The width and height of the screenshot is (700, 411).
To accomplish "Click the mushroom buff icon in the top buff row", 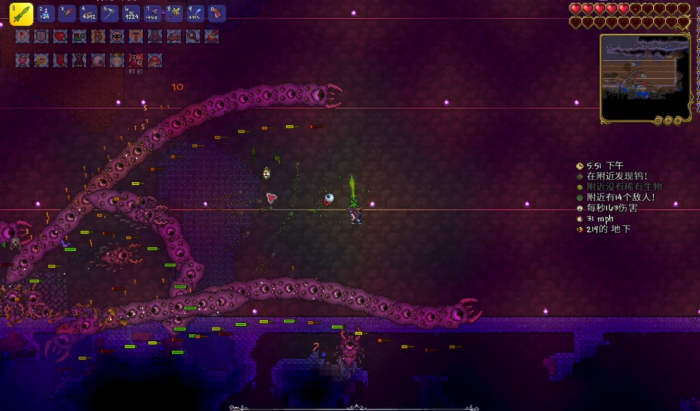I will pyautogui.click(x=135, y=36).
